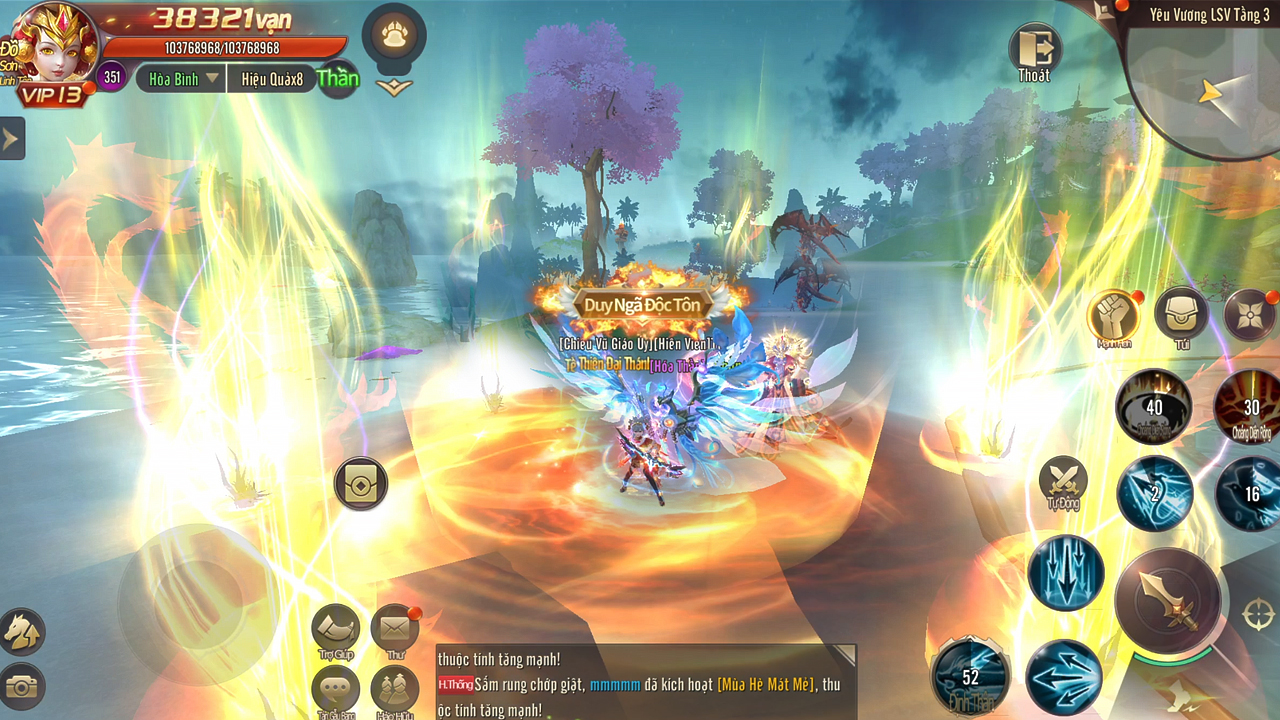Activate the Thần mode button
The image size is (1280, 720).
(337, 77)
